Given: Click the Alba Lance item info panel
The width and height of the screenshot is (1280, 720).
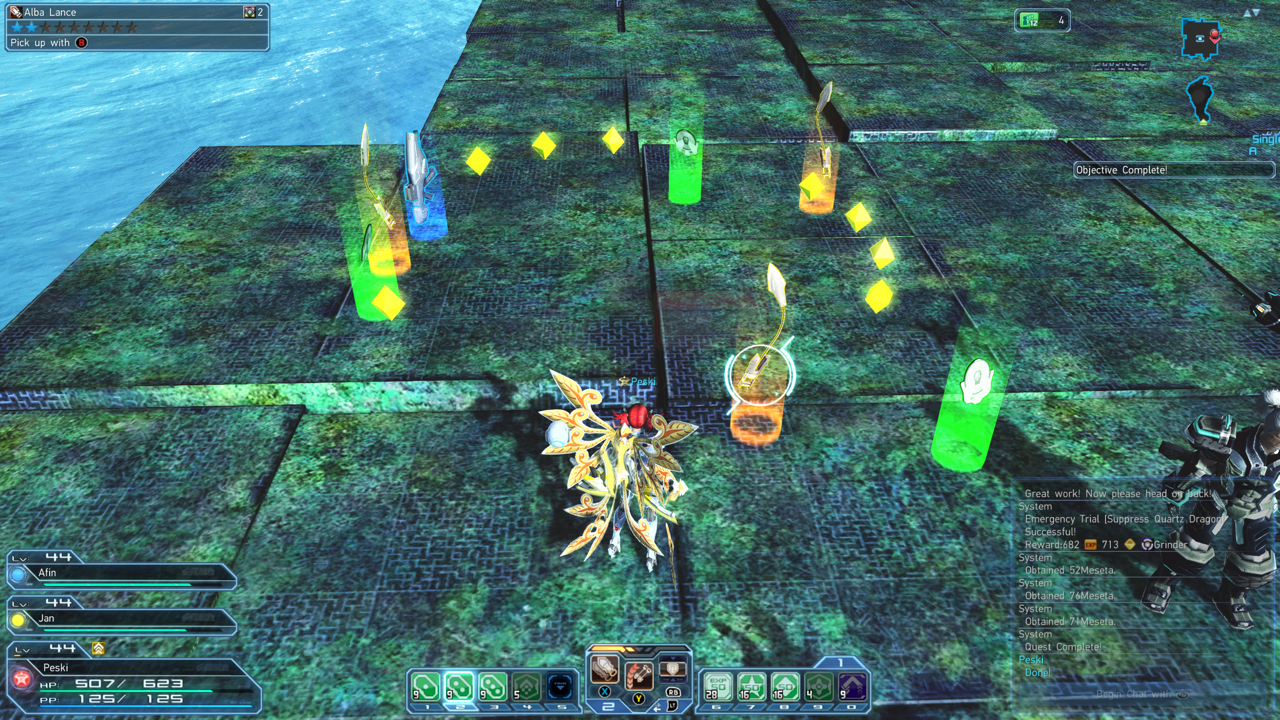Looking at the screenshot, I should [137, 27].
